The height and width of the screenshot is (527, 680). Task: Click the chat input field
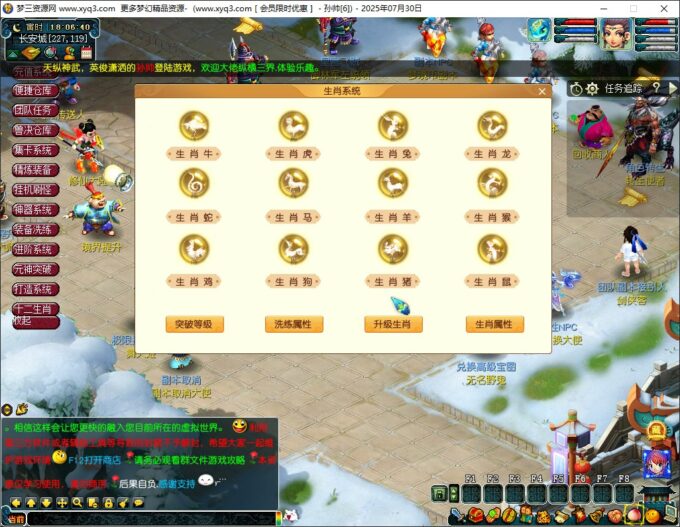(150, 519)
